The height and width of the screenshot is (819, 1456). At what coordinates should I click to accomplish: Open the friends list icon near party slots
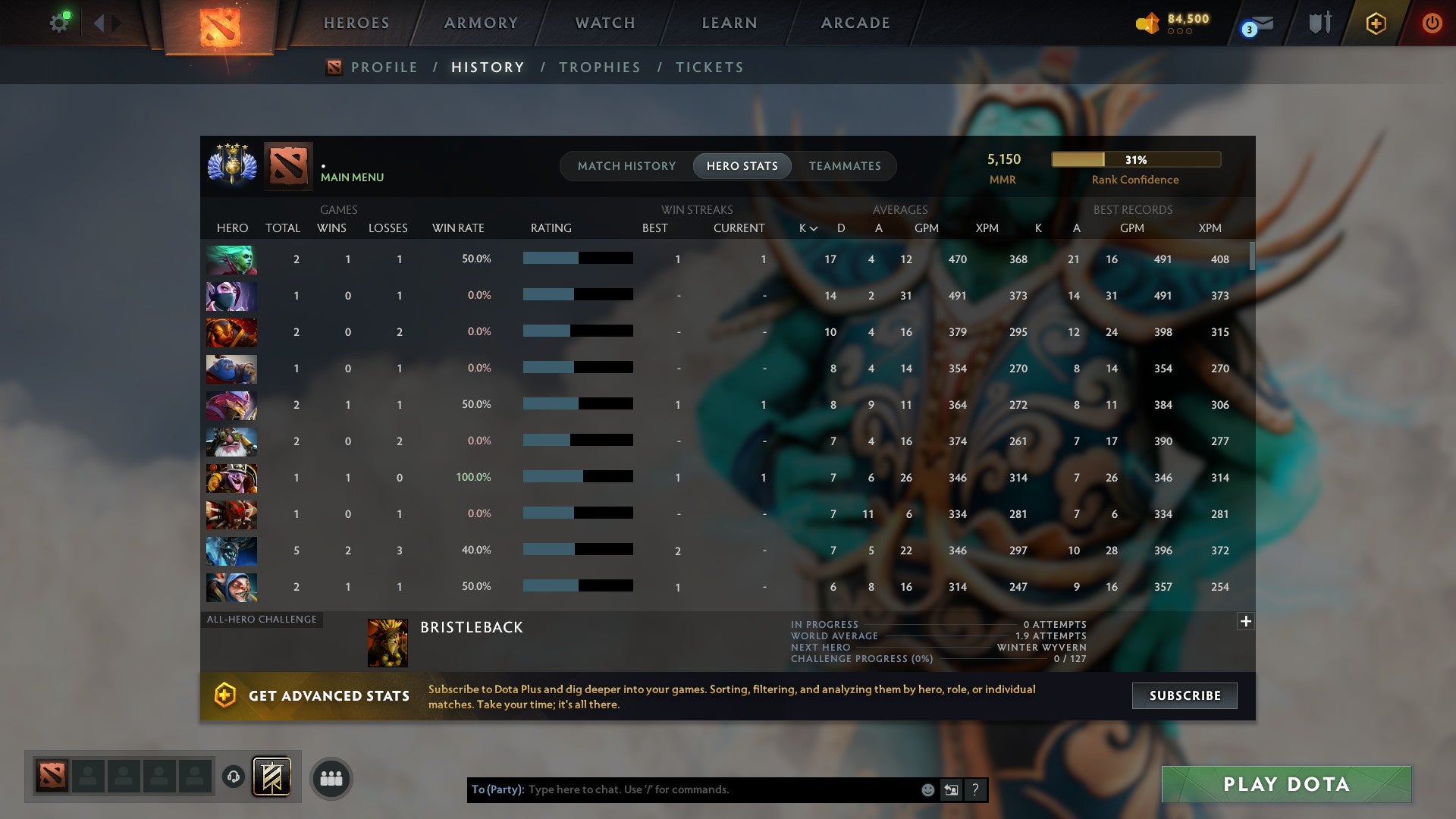point(331,777)
